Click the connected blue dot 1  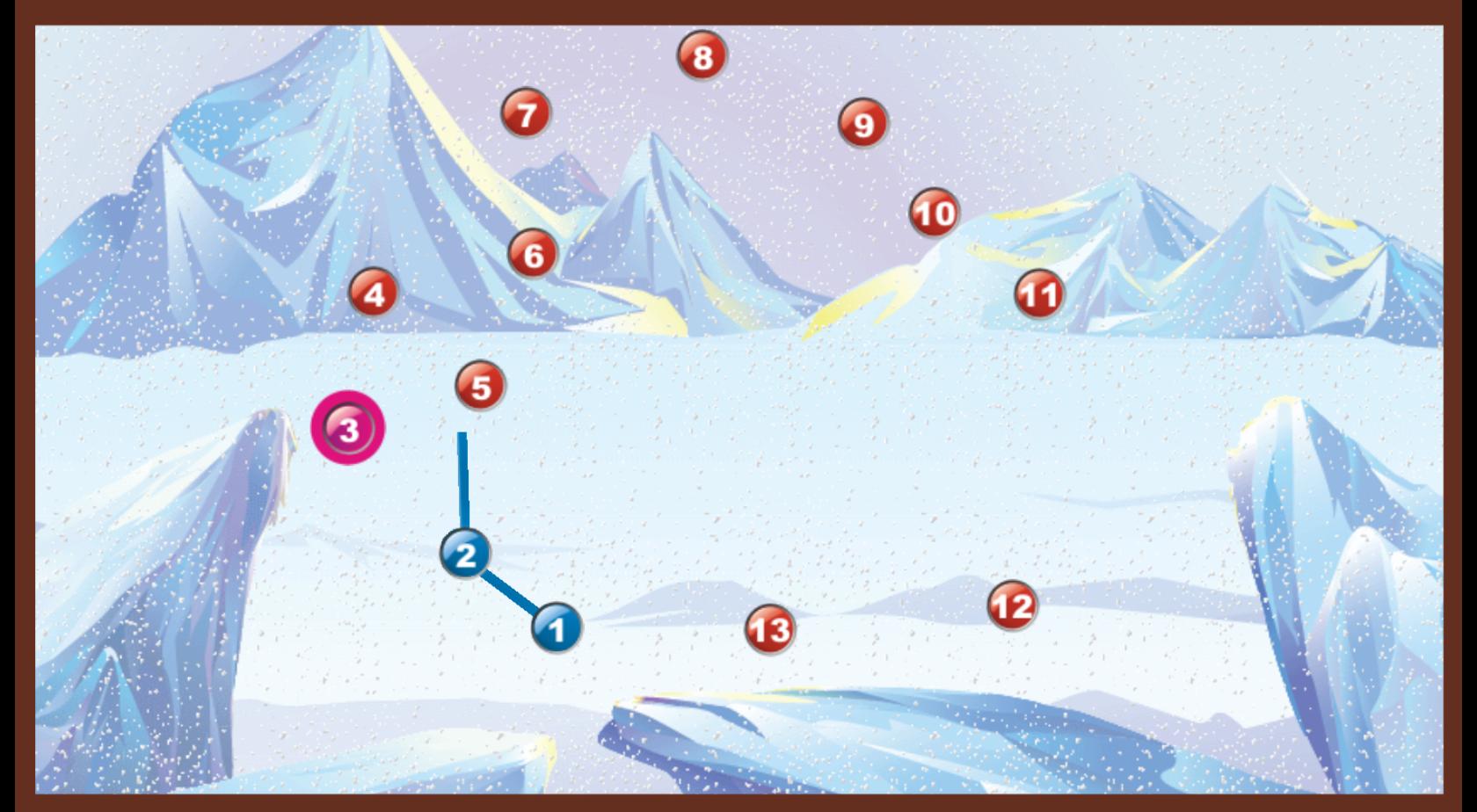pyautogui.click(x=555, y=629)
